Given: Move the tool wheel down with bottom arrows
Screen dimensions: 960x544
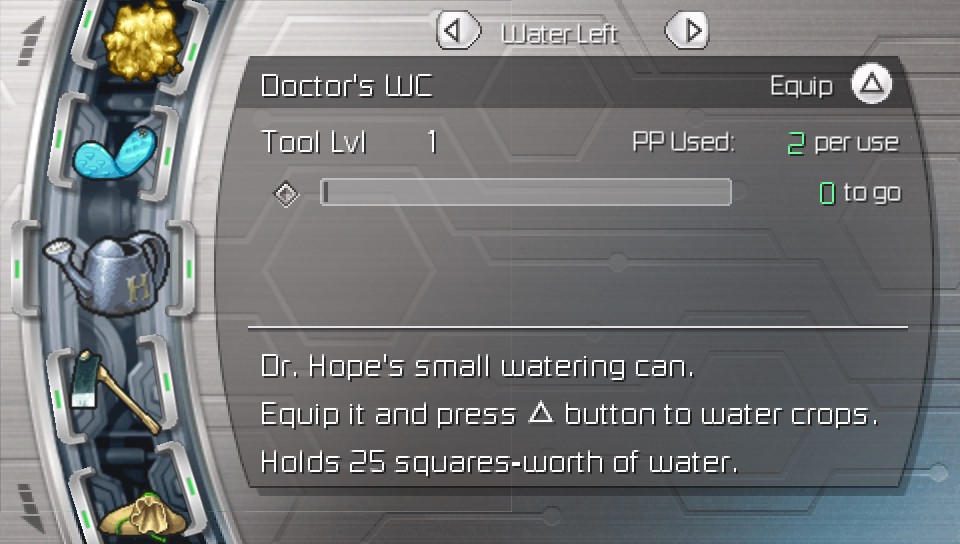Looking at the screenshot, I should point(30,497).
